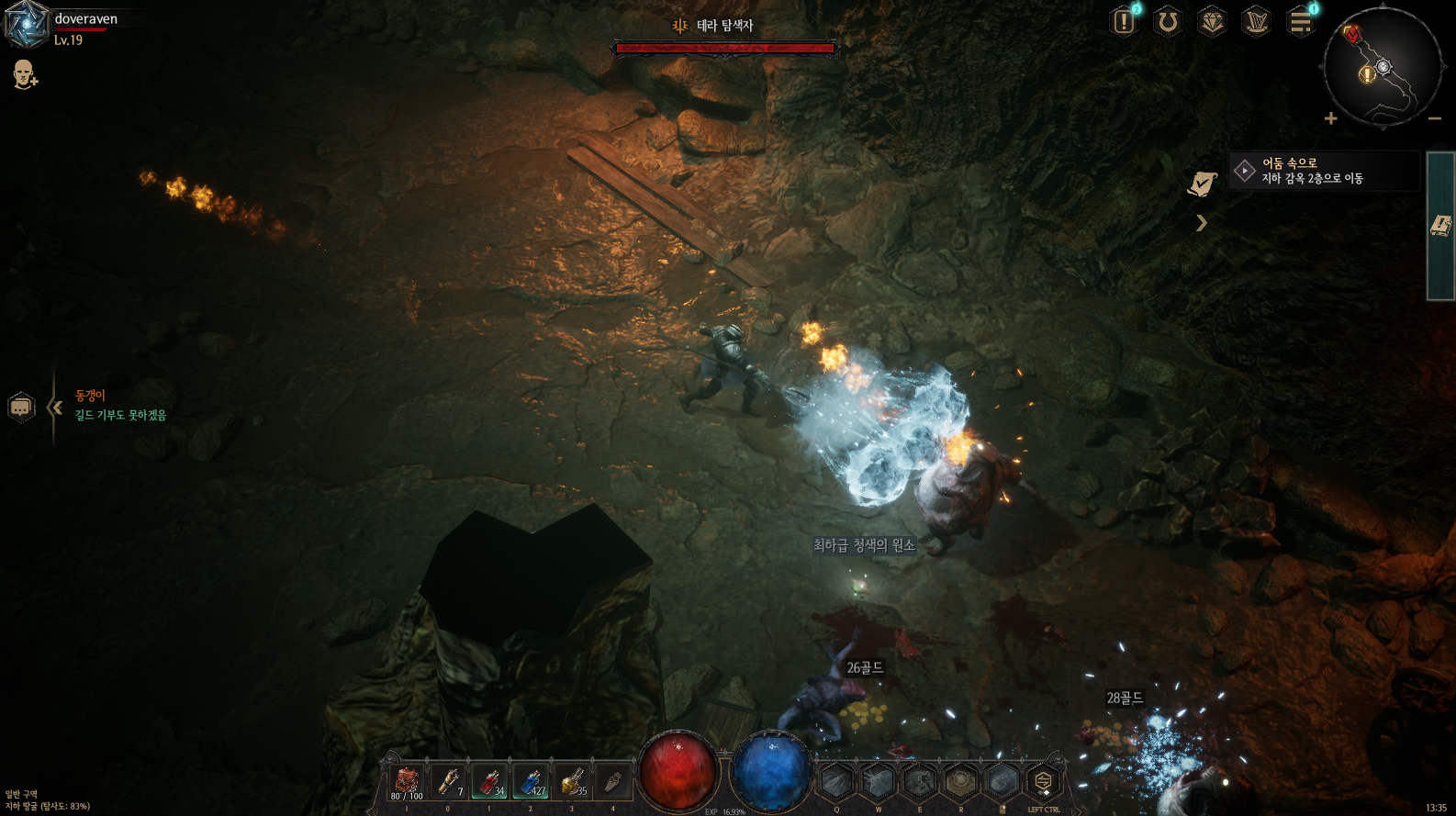Image resolution: width=1456 pixels, height=816 pixels.
Task: Use the scroll item with count 7
Action: [x=449, y=782]
